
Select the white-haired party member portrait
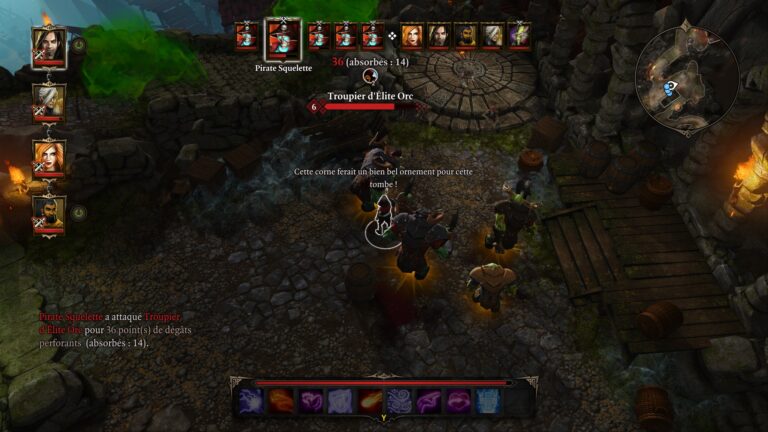click(x=49, y=99)
